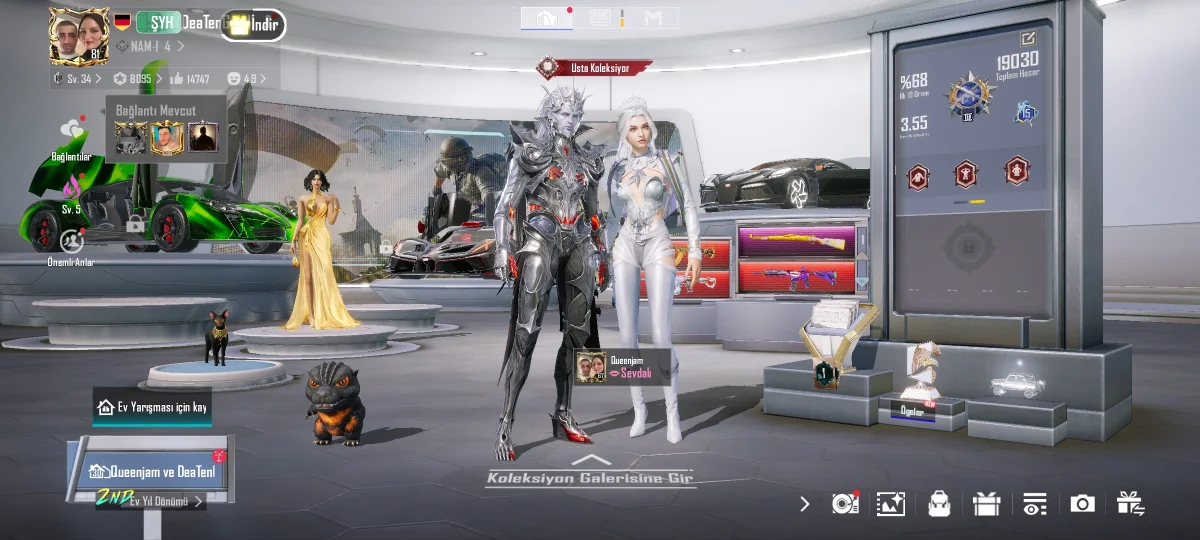
Task: Open the Usta Koleksiyor title banner
Action: point(594,68)
